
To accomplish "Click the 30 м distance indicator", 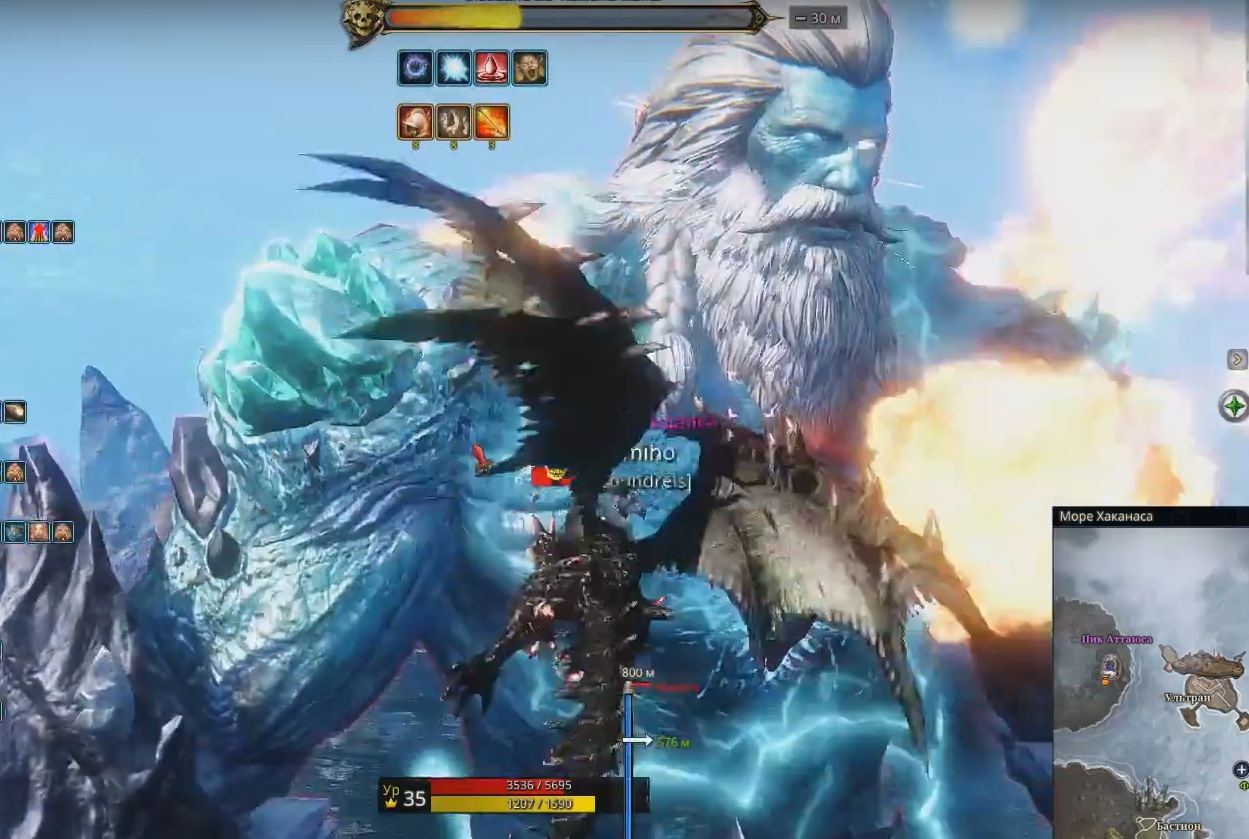I will tap(818, 18).
